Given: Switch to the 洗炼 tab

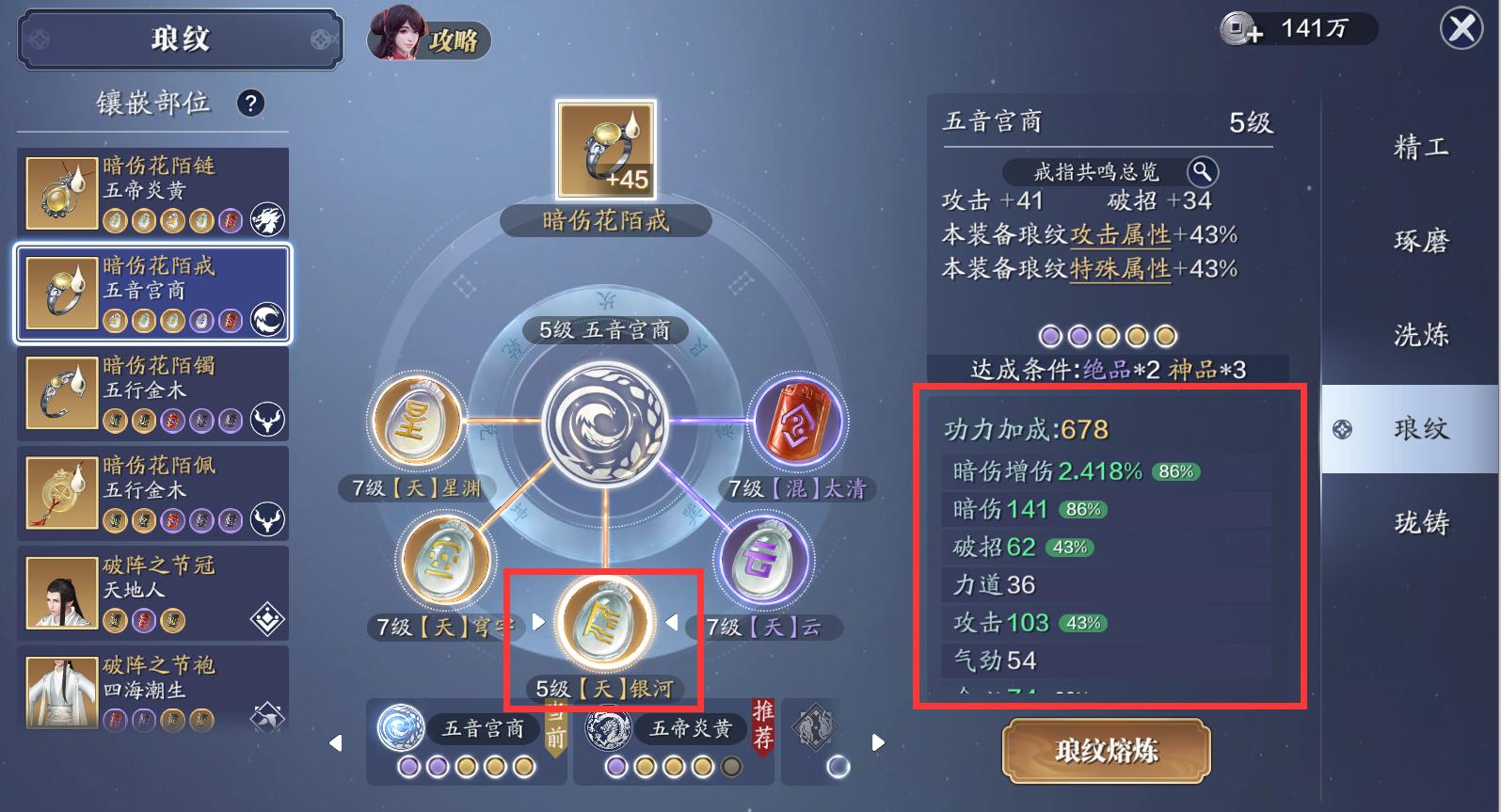Looking at the screenshot, I should click(1419, 334).
